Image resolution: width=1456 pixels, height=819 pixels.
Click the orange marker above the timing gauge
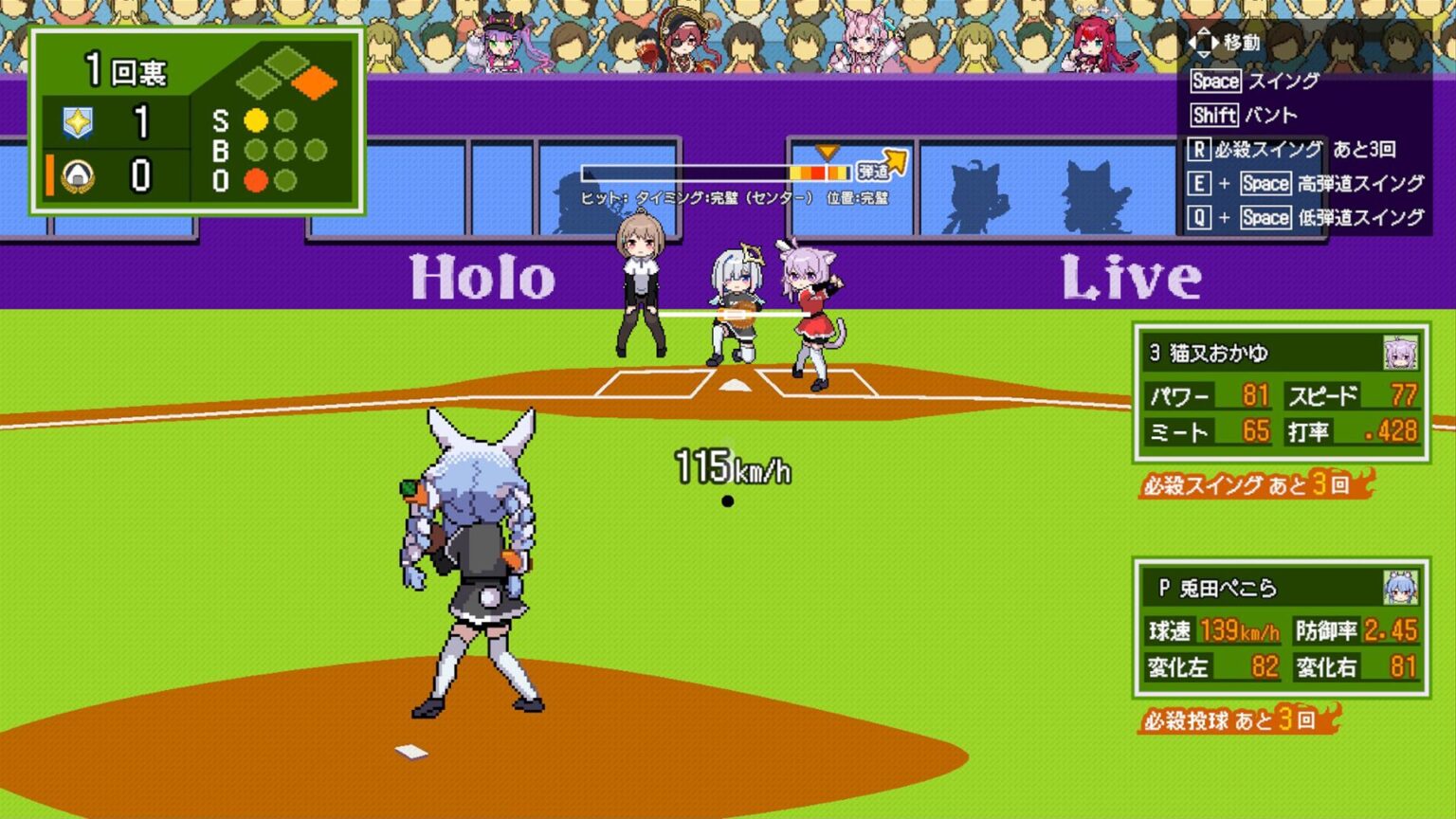[828, 150]
